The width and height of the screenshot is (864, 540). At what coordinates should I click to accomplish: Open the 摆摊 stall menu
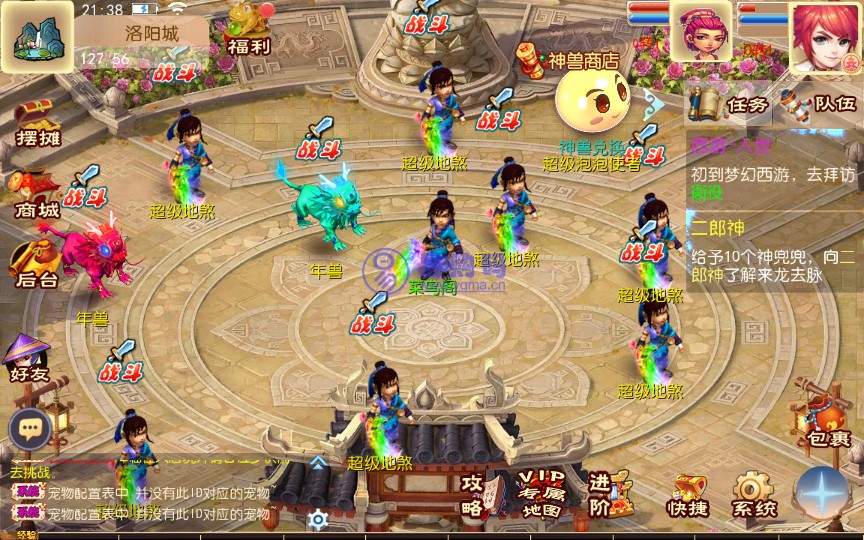click(37, 121)
